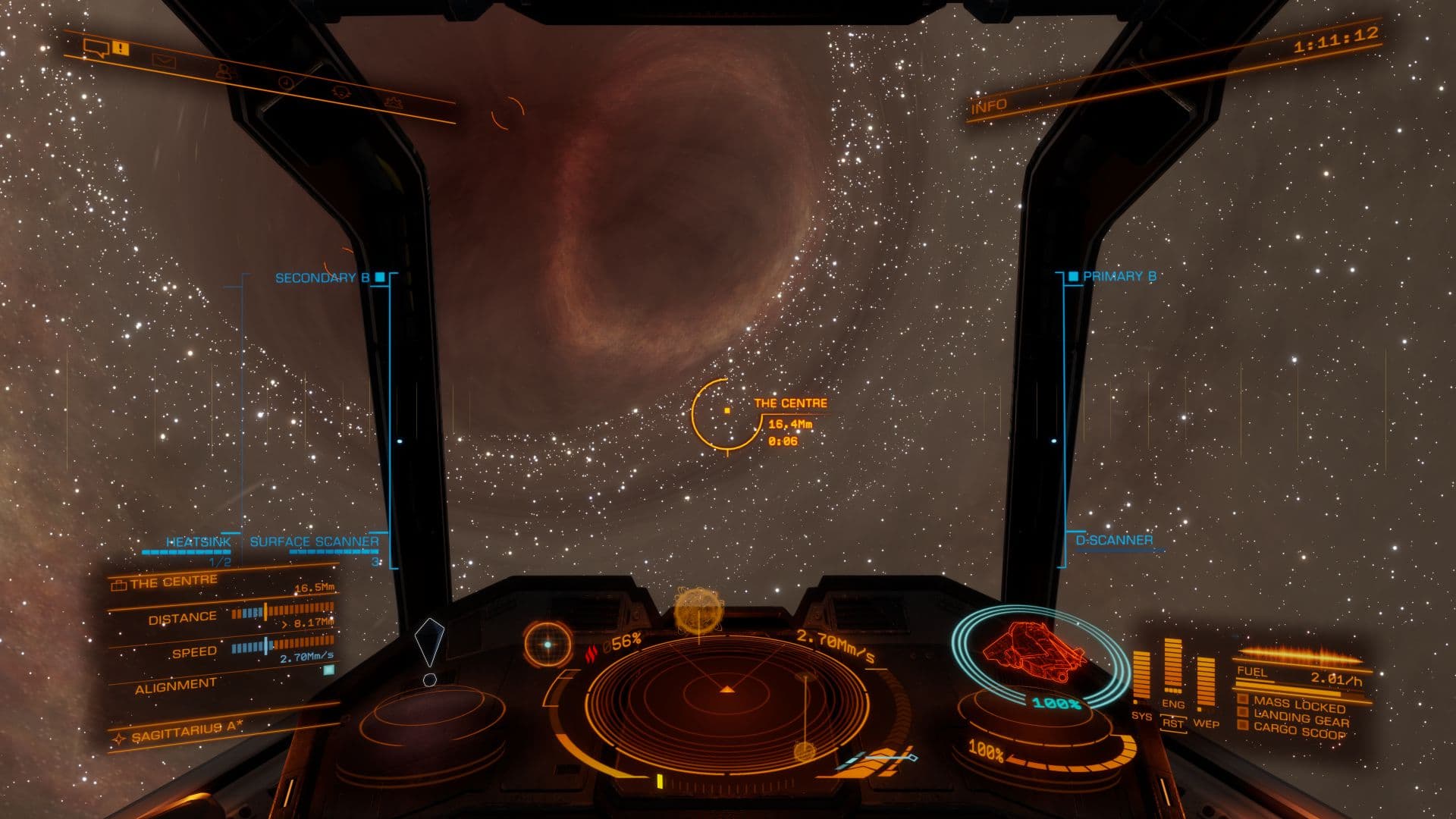This screenshot has width=1456, height=819.
Task: Select the Primary B fire group
Action: pos(1119,277)
